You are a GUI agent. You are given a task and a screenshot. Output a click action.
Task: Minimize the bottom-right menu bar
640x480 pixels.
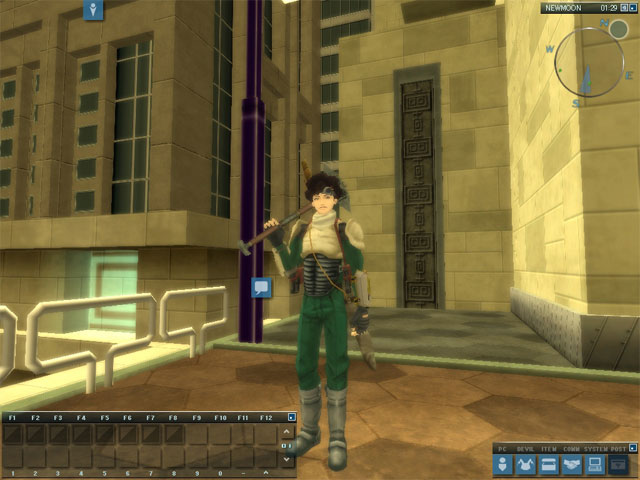click(629, 447)
